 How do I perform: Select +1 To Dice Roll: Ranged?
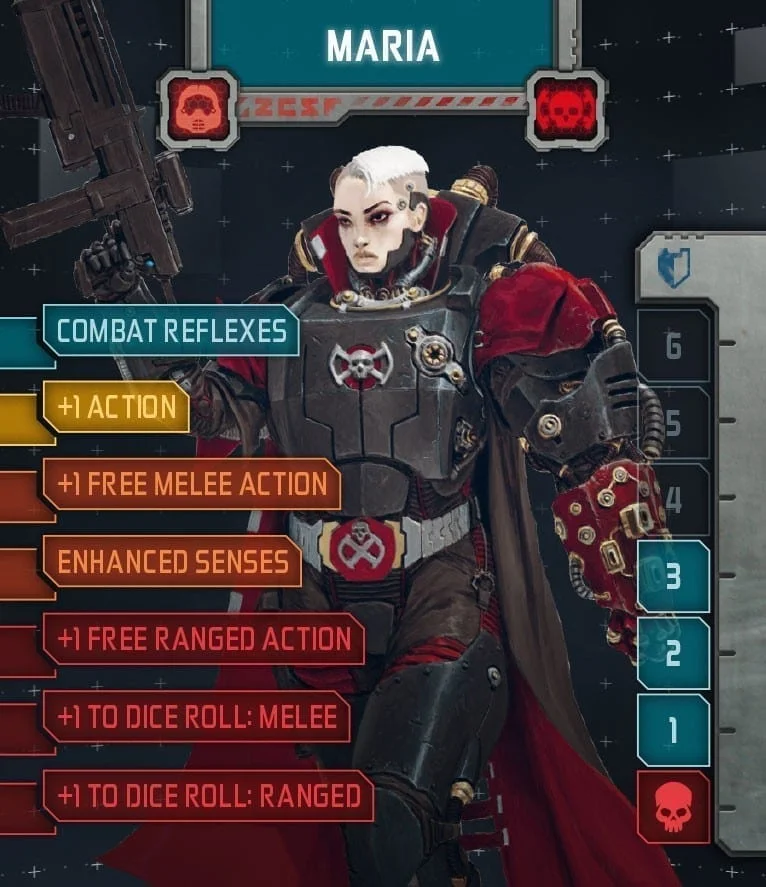point(208,795)
